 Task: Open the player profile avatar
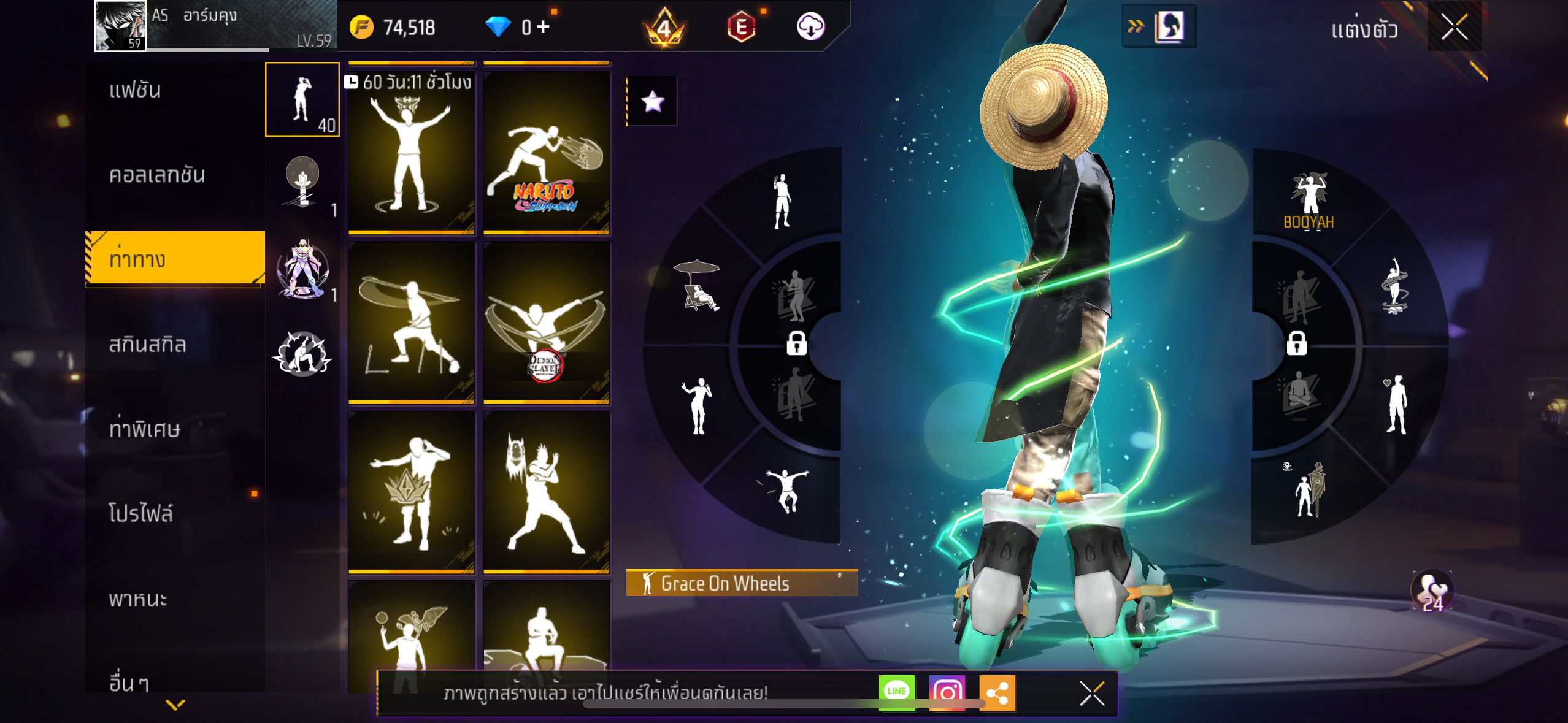[120, 26]
